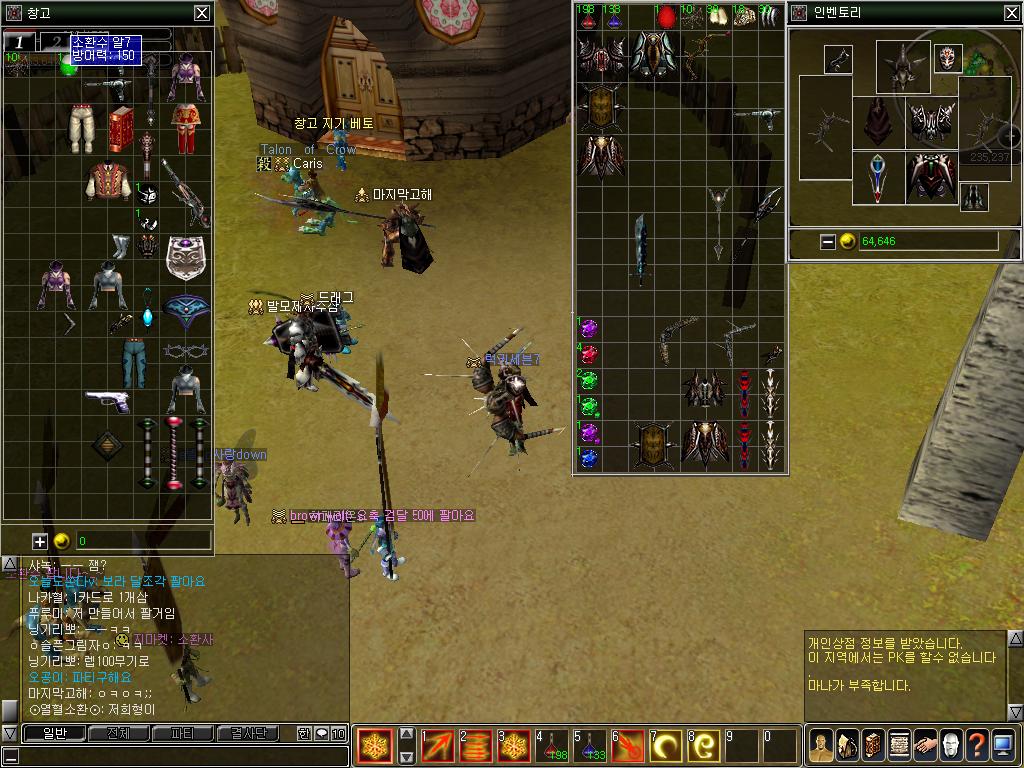The width and height of the screenshot is (1024, 768).
Task: Select the equipped white mask slot
Action: 948,58
